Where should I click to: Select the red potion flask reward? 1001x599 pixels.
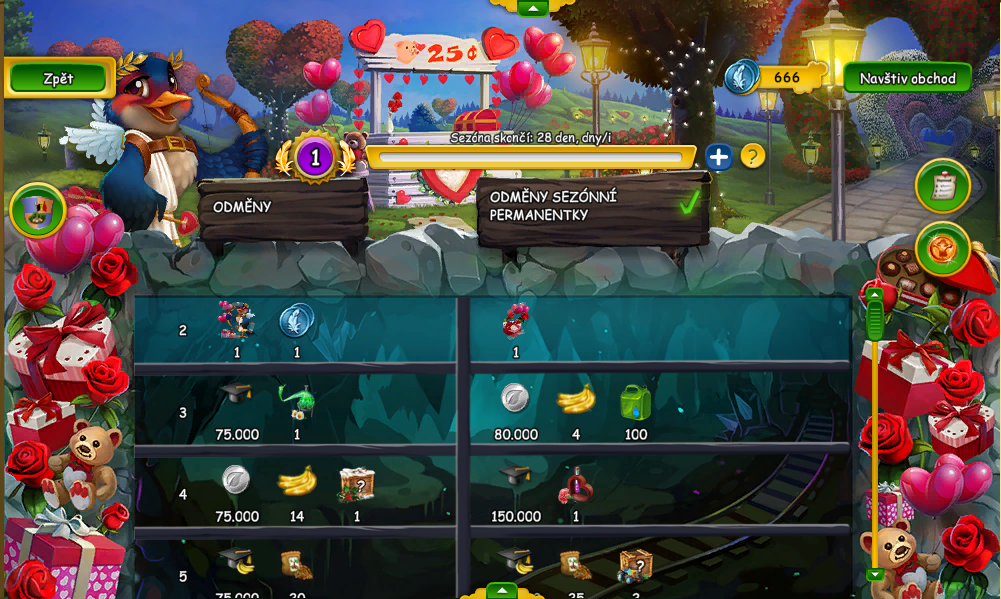coord(576,485)
